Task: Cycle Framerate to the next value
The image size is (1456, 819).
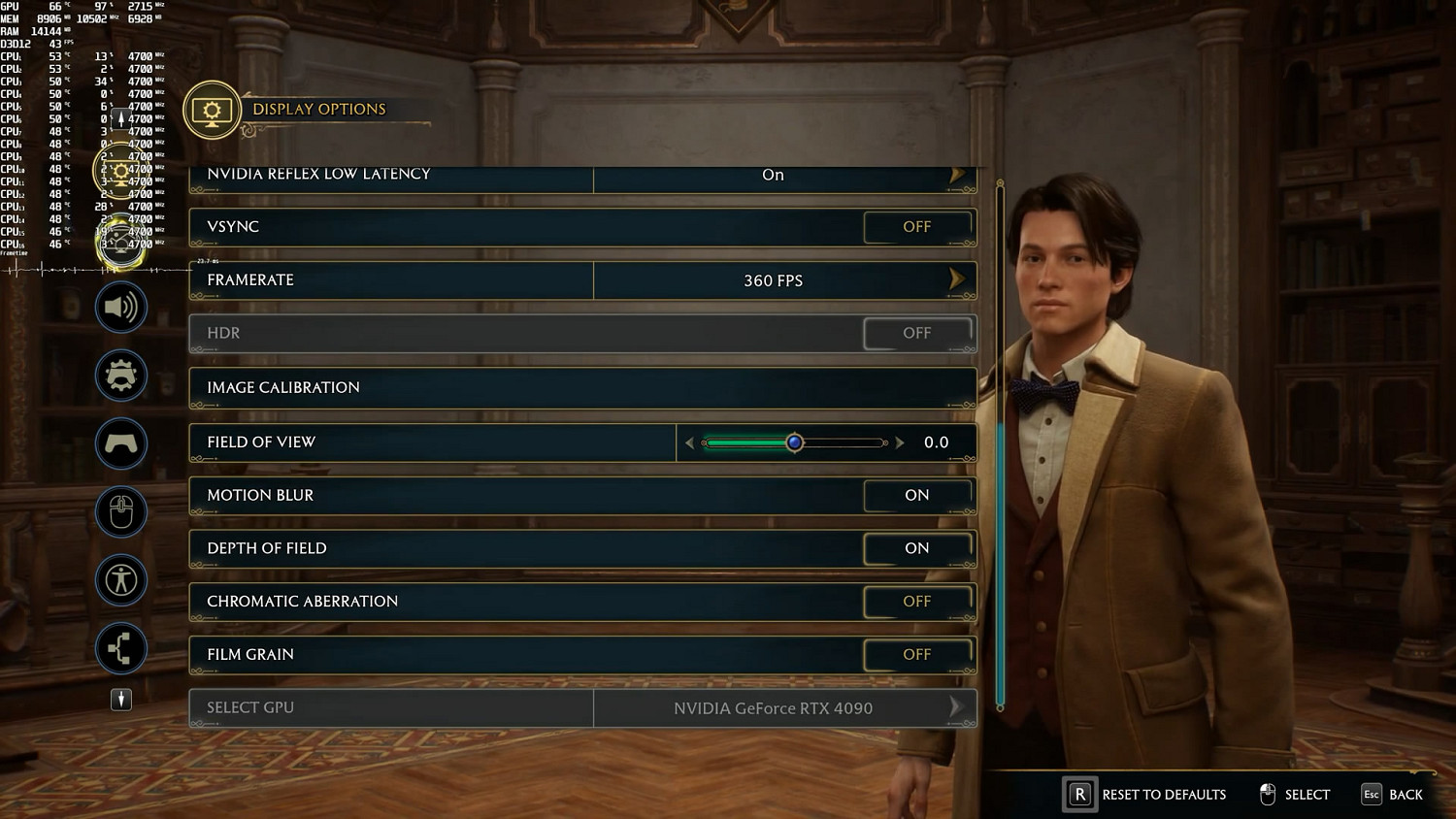Action: pyautogui.click(x=956, y=279)
